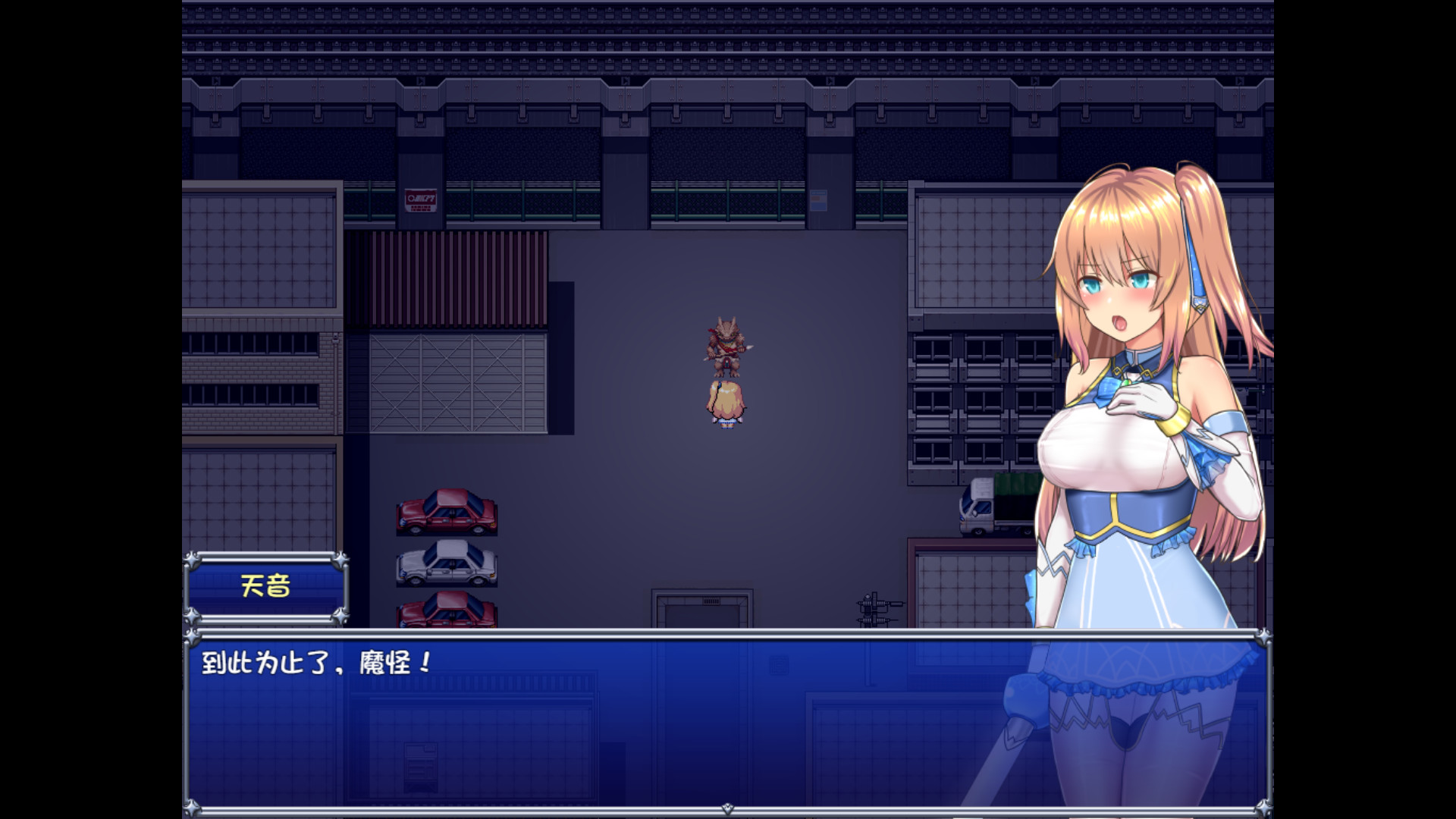Click the 天音 name plate box
Image resolution: width=1456 pixels, height=819 pixels.
(x=267, y=586)
